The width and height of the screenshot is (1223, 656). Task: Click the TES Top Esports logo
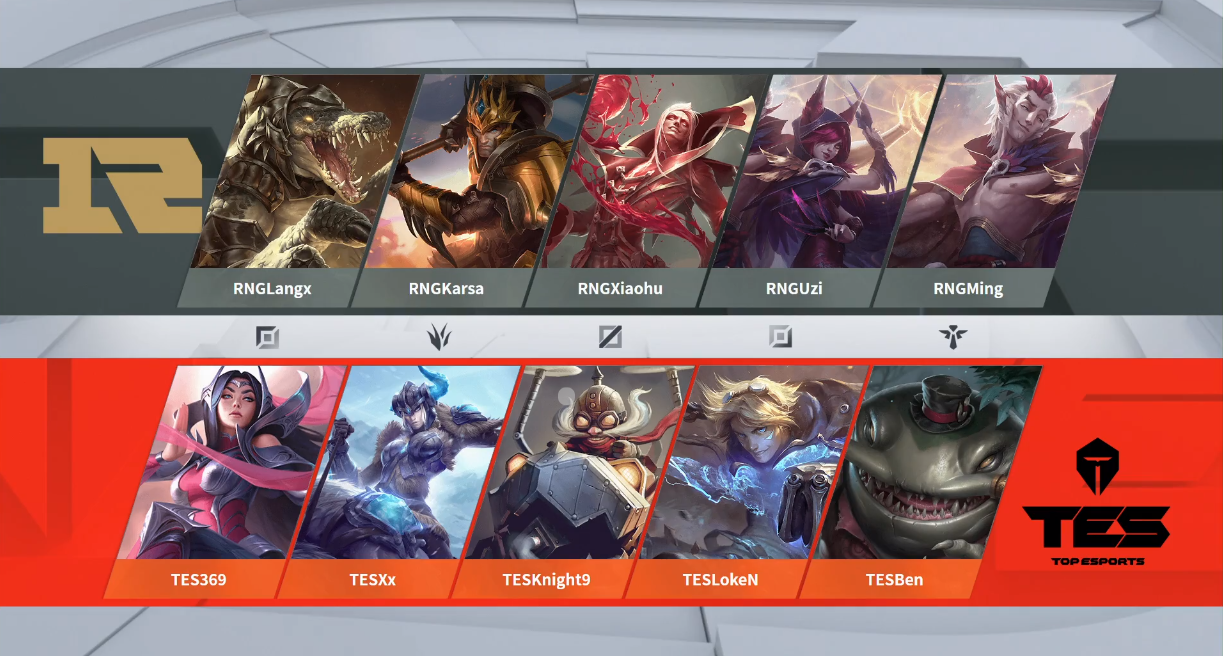tap(1097, 505)
